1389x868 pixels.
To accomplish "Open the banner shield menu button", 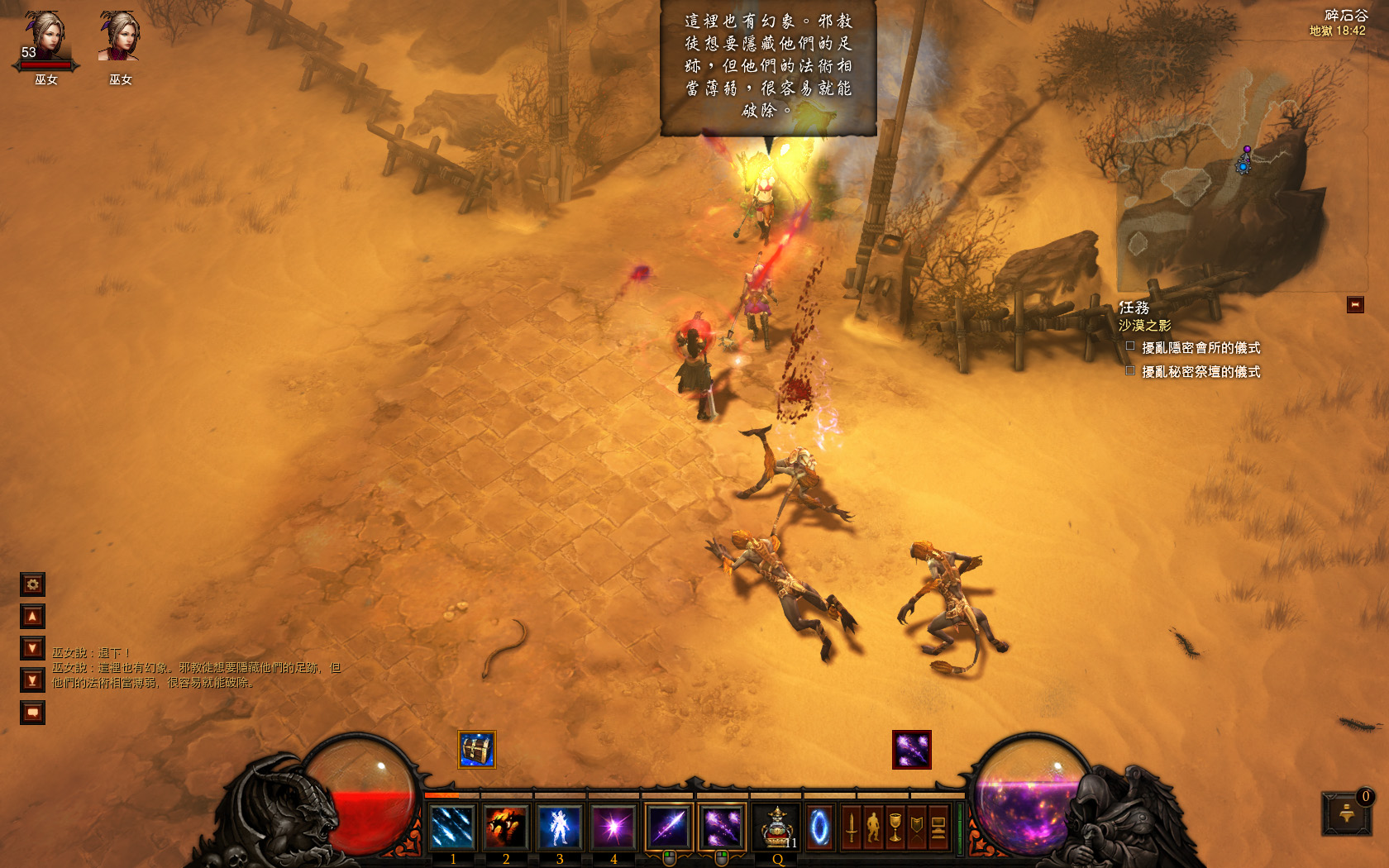I will pyautogui.click(x=917, y=827).
